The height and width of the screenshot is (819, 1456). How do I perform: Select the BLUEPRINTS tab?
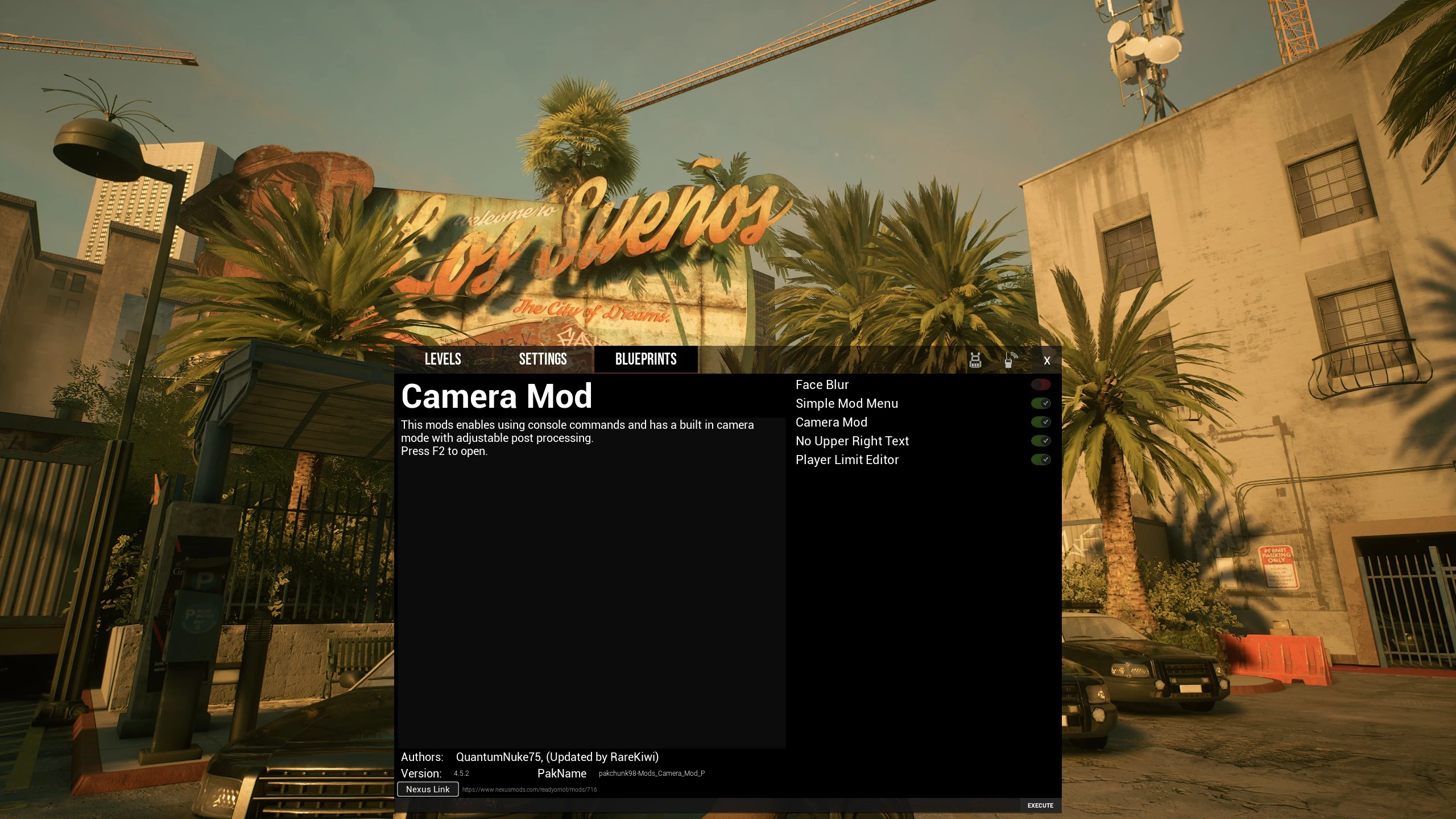pos(646,359)
